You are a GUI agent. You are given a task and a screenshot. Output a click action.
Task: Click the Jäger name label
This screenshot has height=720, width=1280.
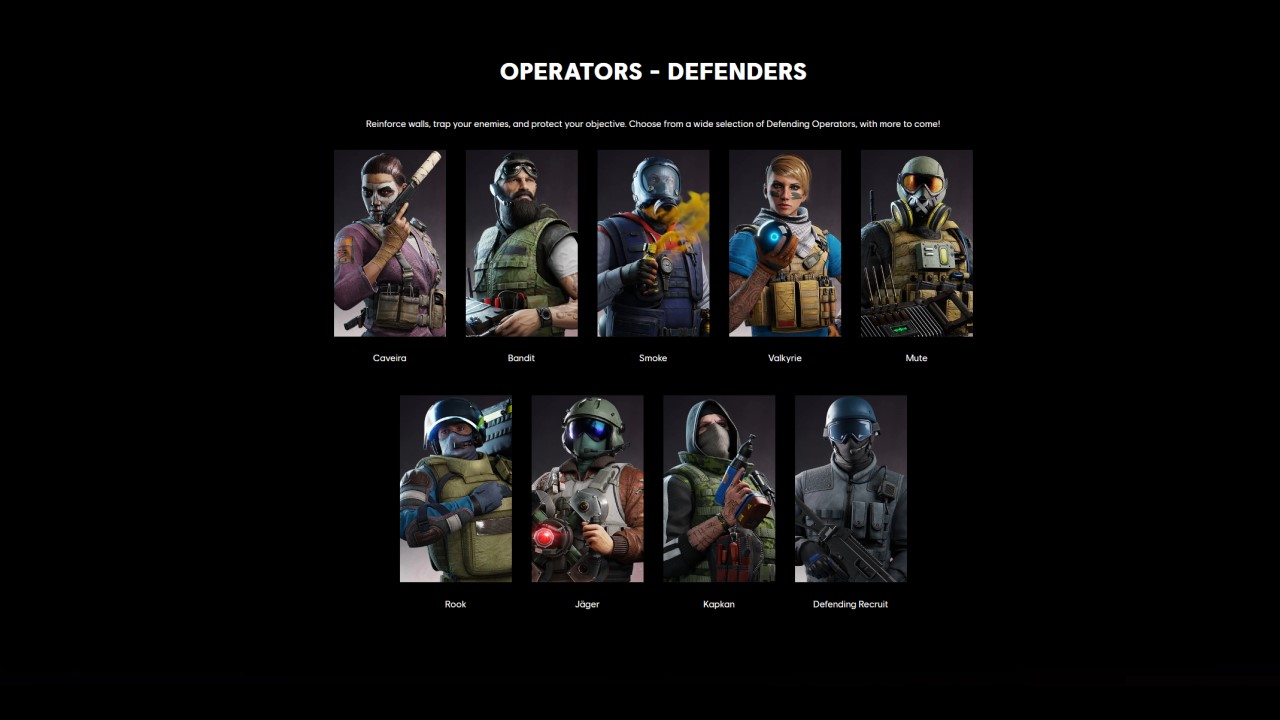[587, 604]
